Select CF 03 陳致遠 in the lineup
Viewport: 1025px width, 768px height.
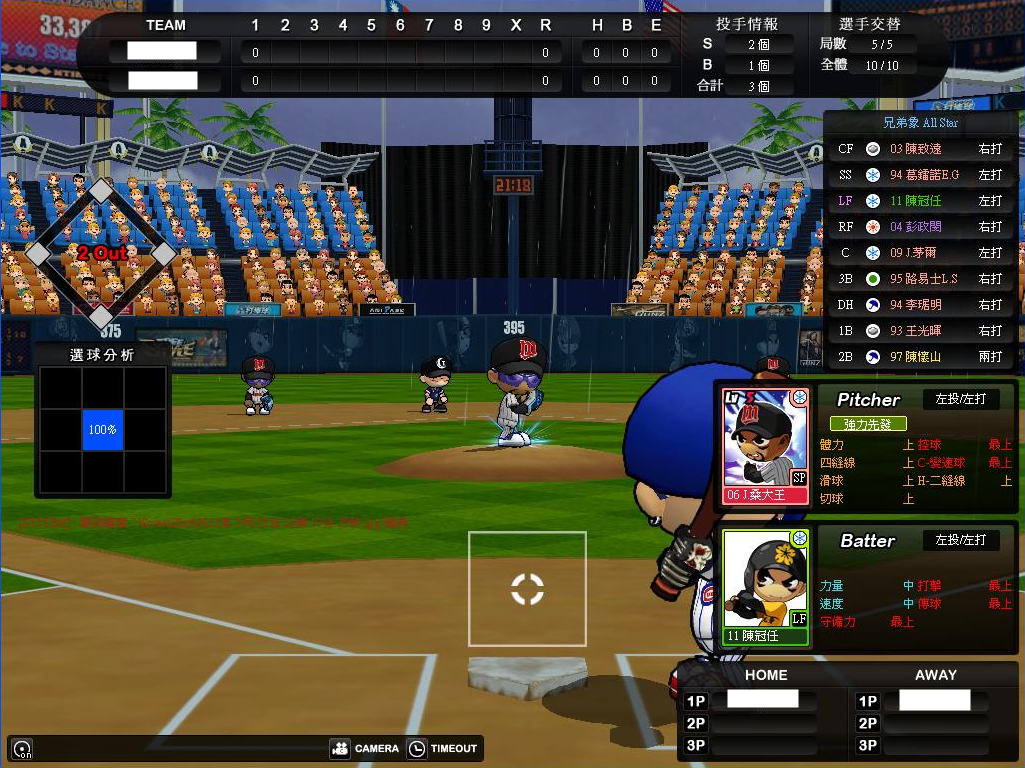point(920,149)
